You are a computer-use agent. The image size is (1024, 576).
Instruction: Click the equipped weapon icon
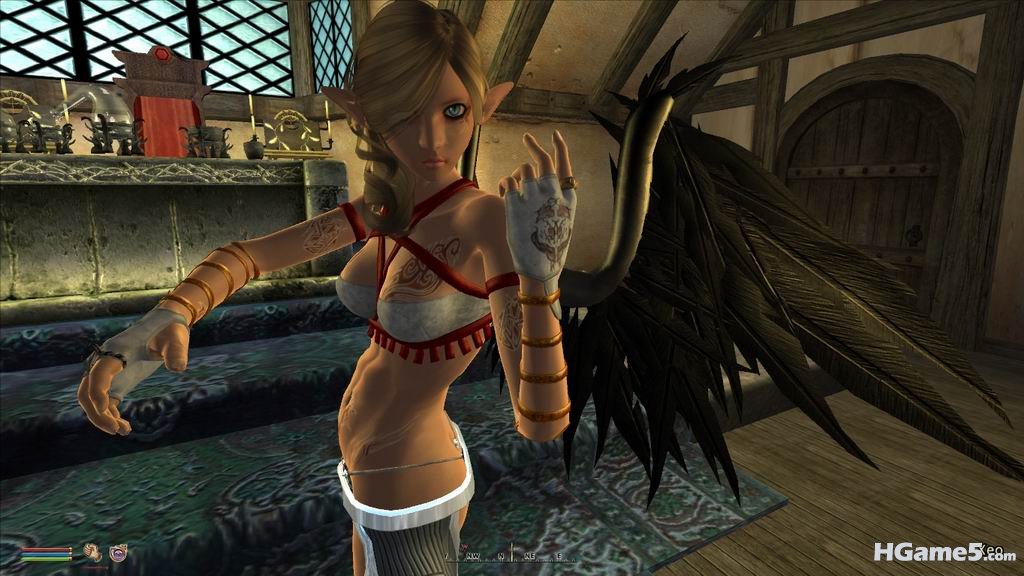(92, 551)
